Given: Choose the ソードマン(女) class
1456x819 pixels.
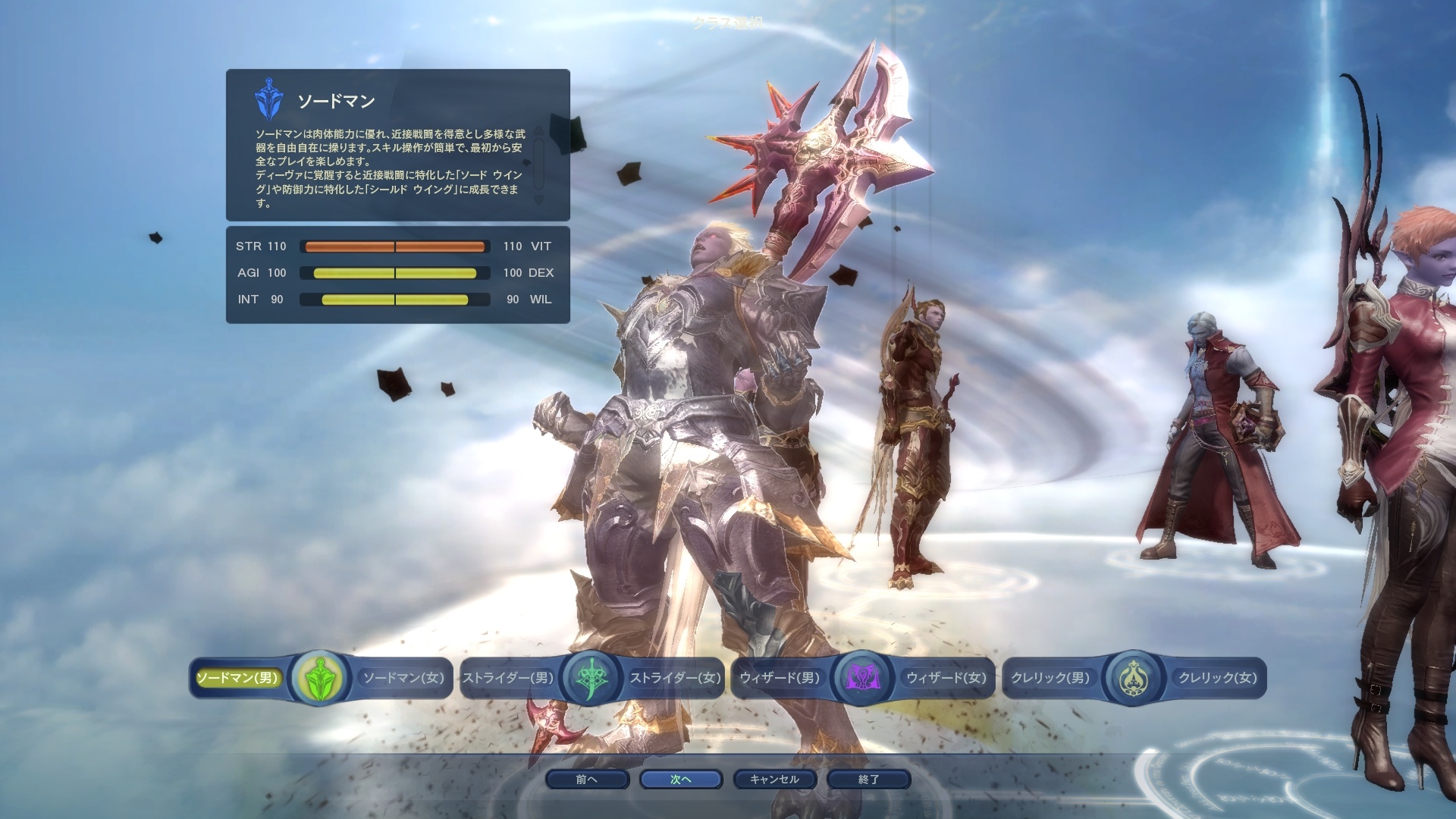Looking at the screenshot, I should tap(403, 678).
